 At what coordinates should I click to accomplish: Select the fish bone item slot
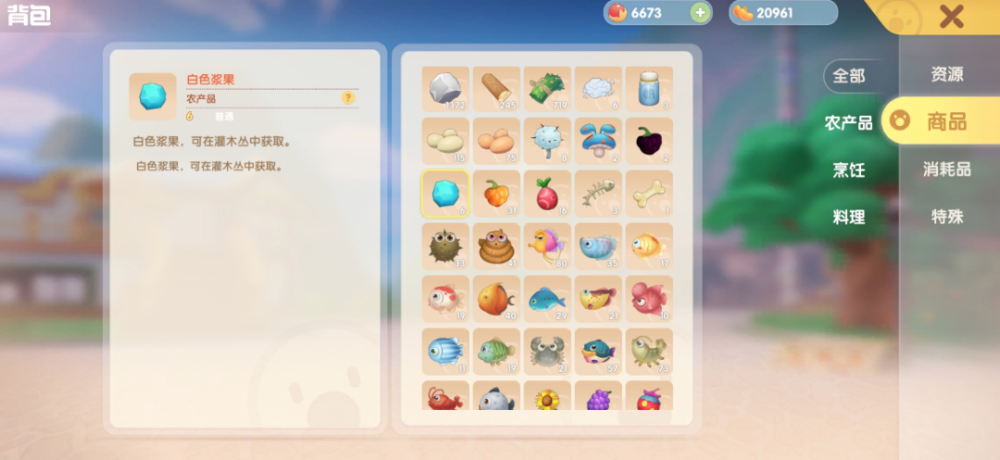598,194
